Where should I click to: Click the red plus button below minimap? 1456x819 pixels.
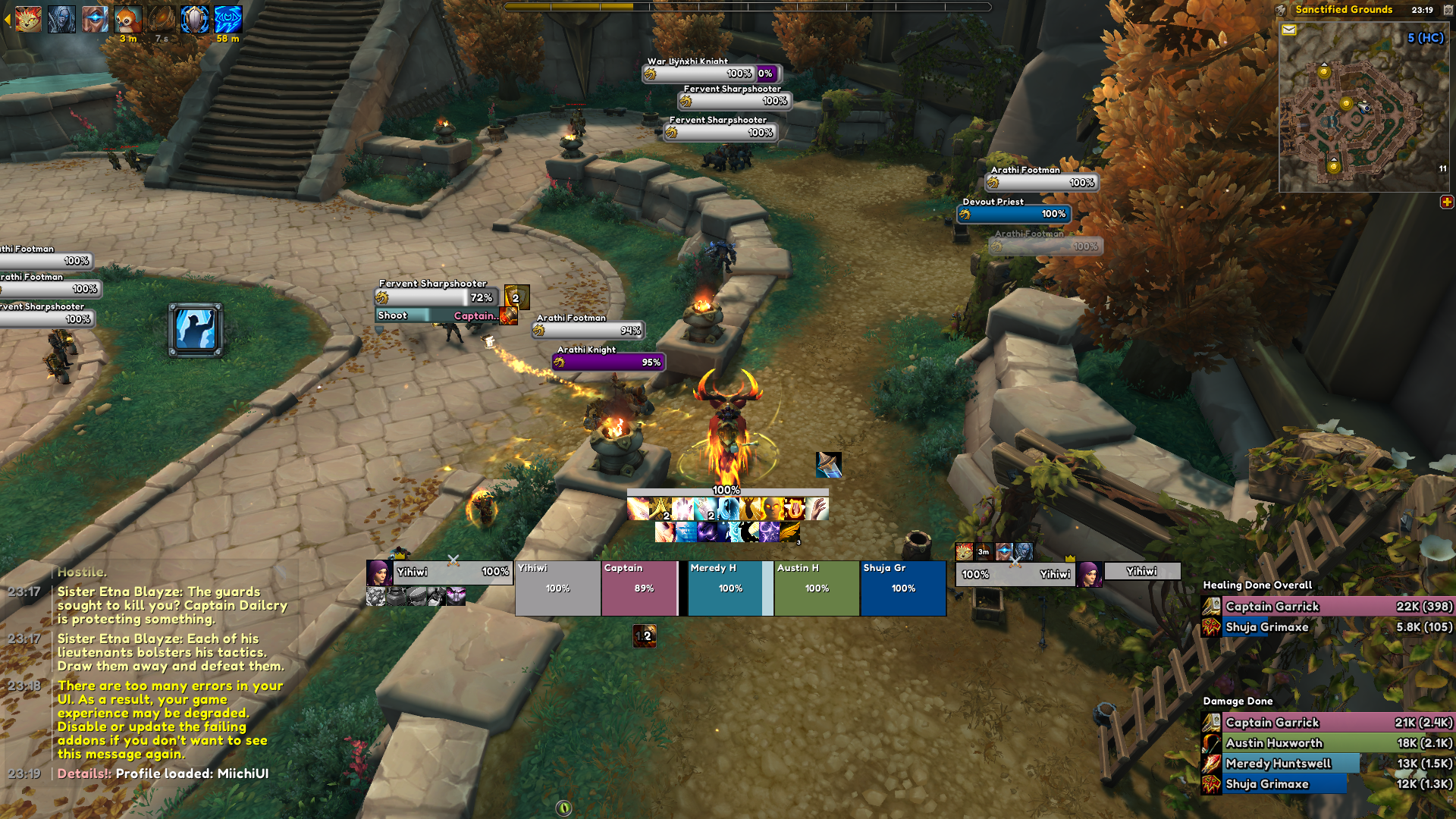(1447, 202)
